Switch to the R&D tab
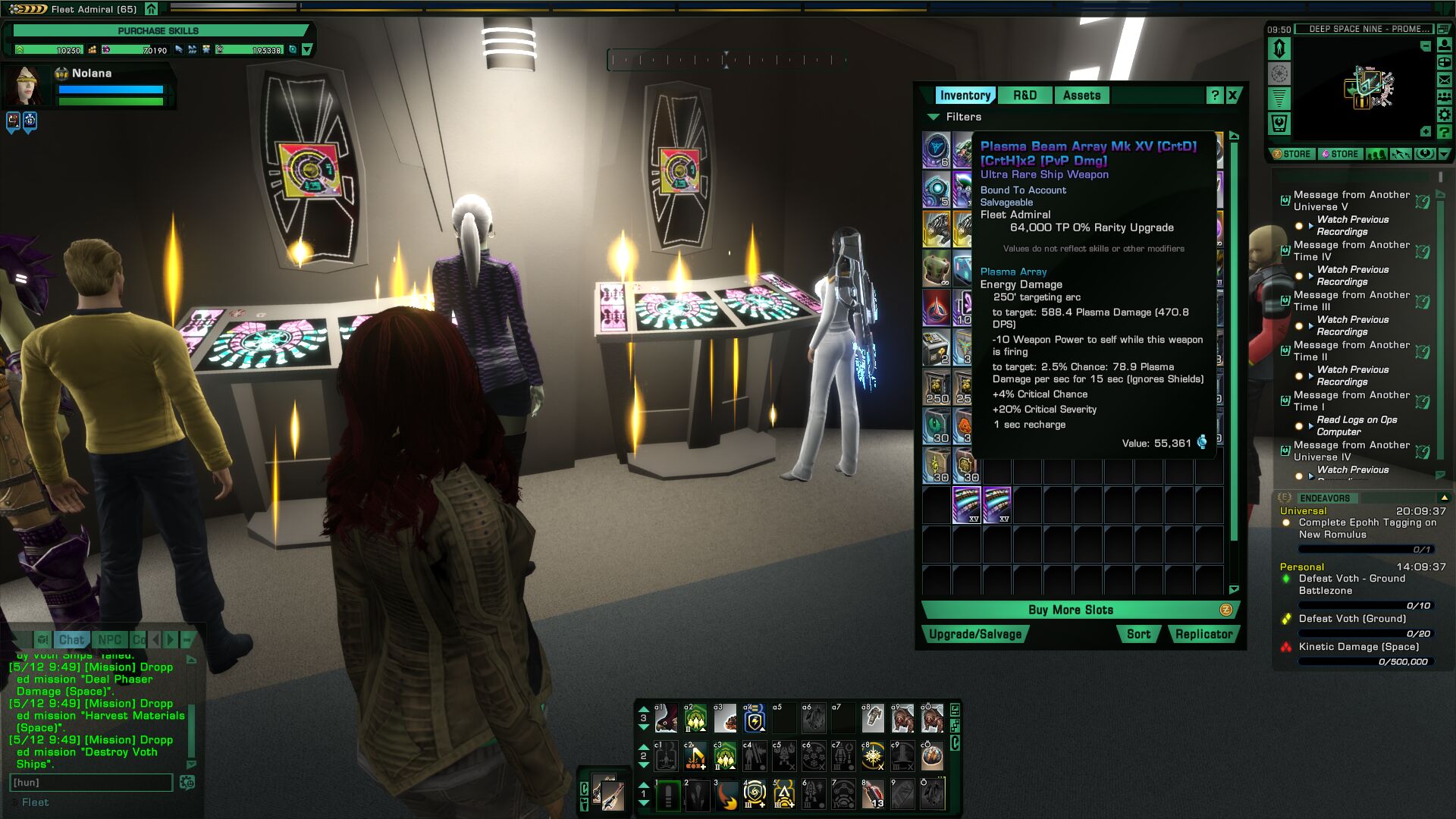Viewport: 1456px width, 819px height. [1025, 96]
